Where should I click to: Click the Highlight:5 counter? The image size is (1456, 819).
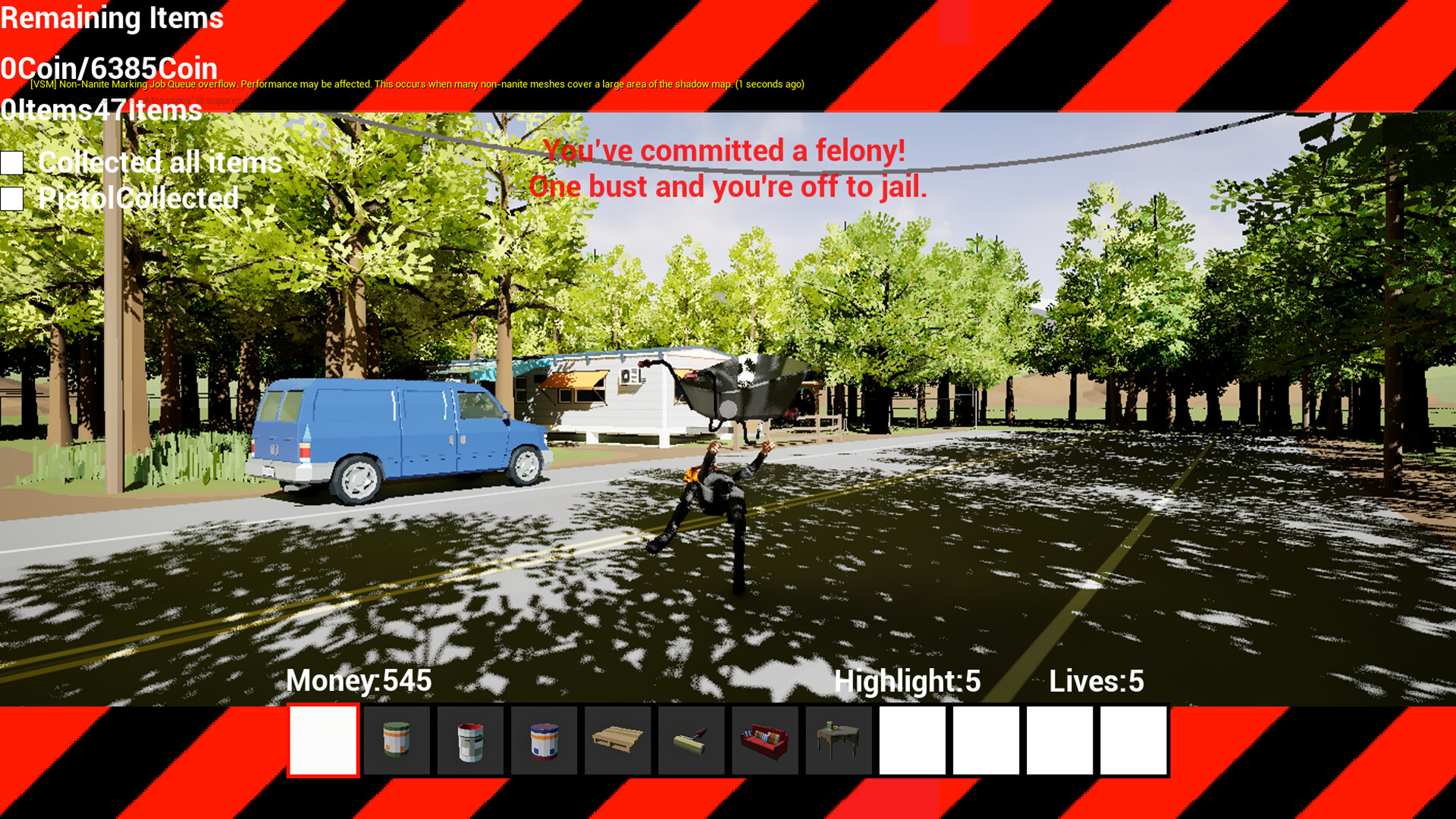tap(907, 681)
